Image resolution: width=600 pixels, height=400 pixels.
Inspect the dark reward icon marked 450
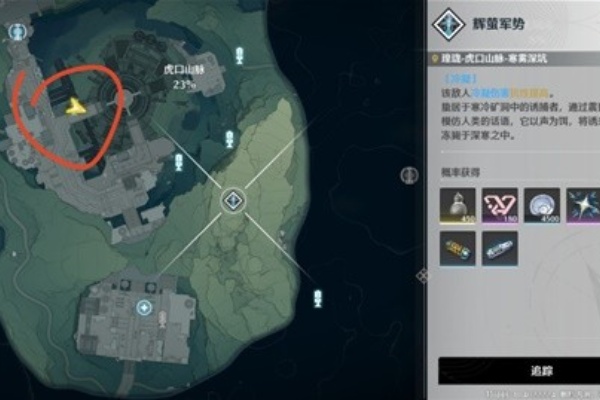457,205
